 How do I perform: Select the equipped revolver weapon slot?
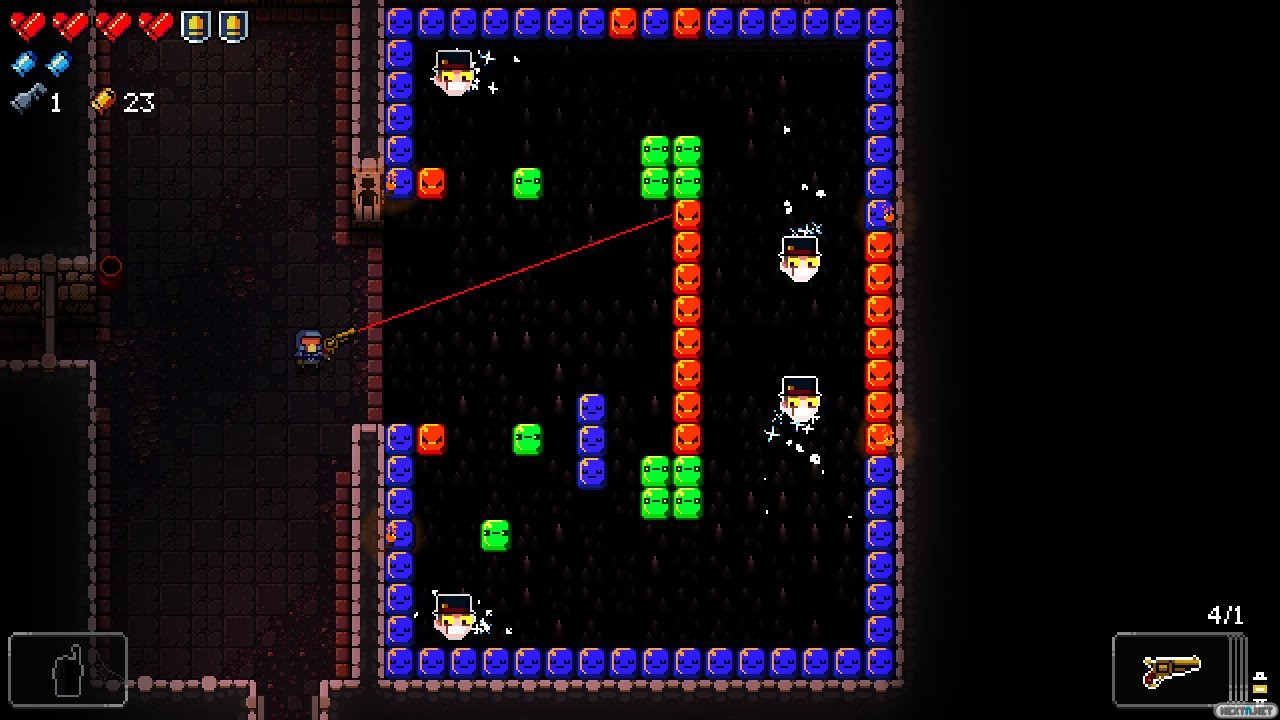pos(1171,669)
